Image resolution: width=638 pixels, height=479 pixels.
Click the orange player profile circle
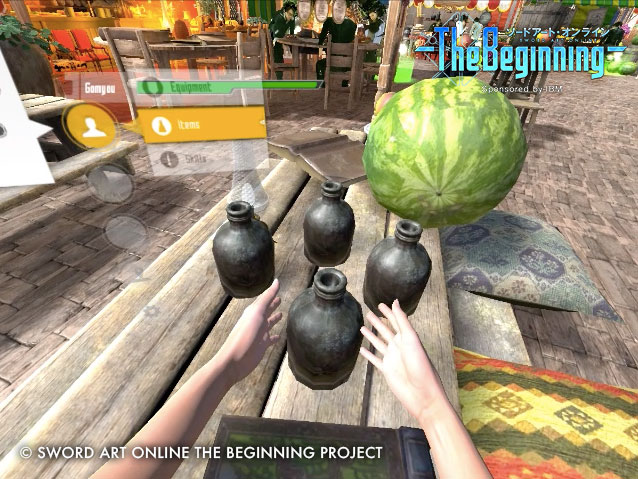coord(92,124)
